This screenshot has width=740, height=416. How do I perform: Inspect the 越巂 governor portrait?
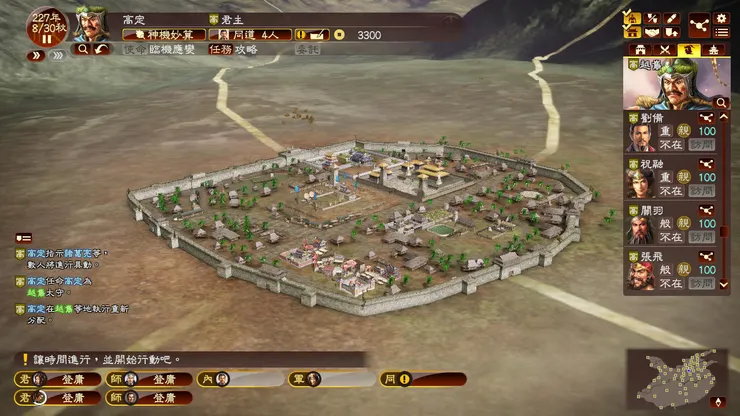668,83
